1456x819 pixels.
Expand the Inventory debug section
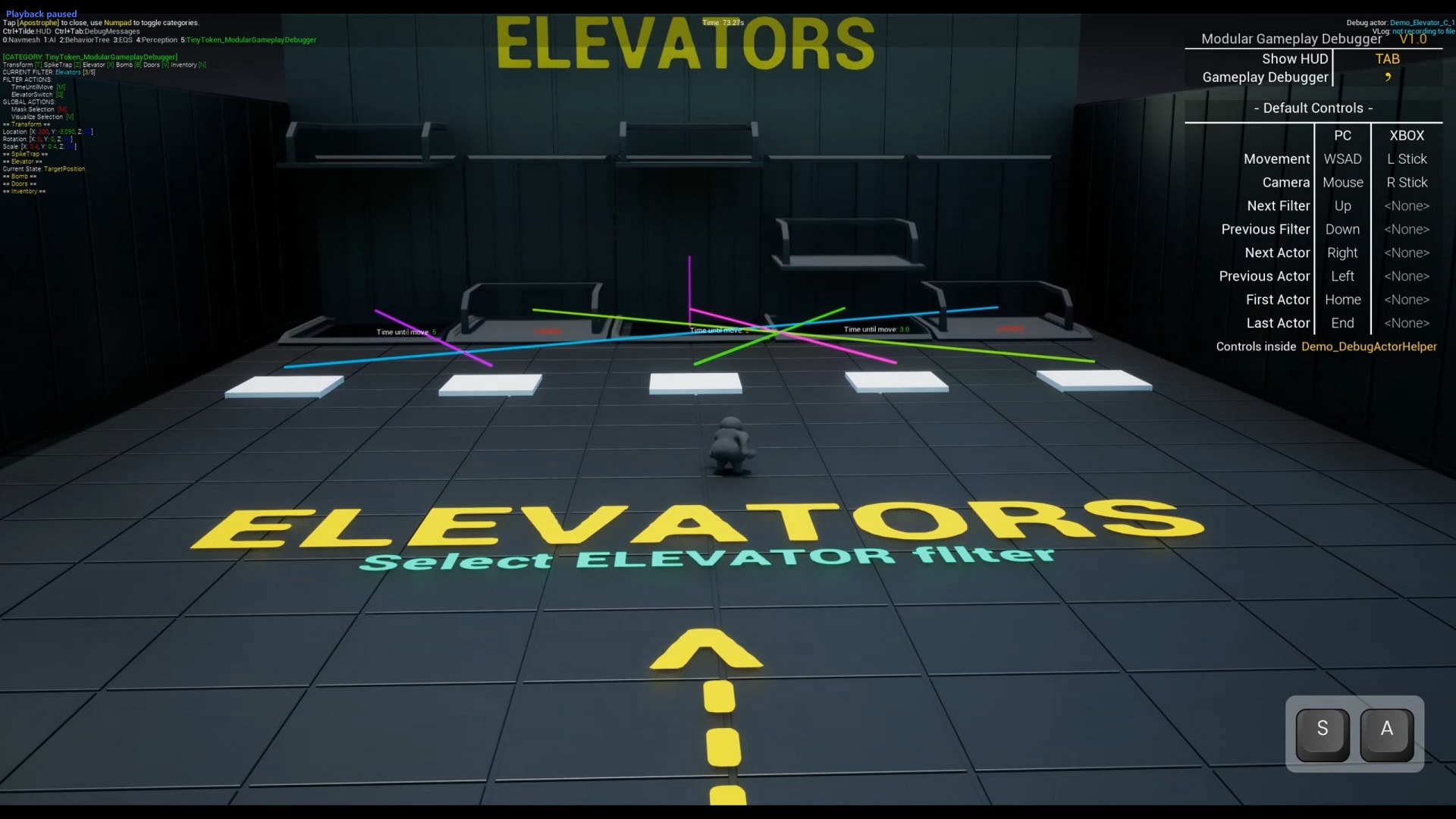click(x=23, y=191)
